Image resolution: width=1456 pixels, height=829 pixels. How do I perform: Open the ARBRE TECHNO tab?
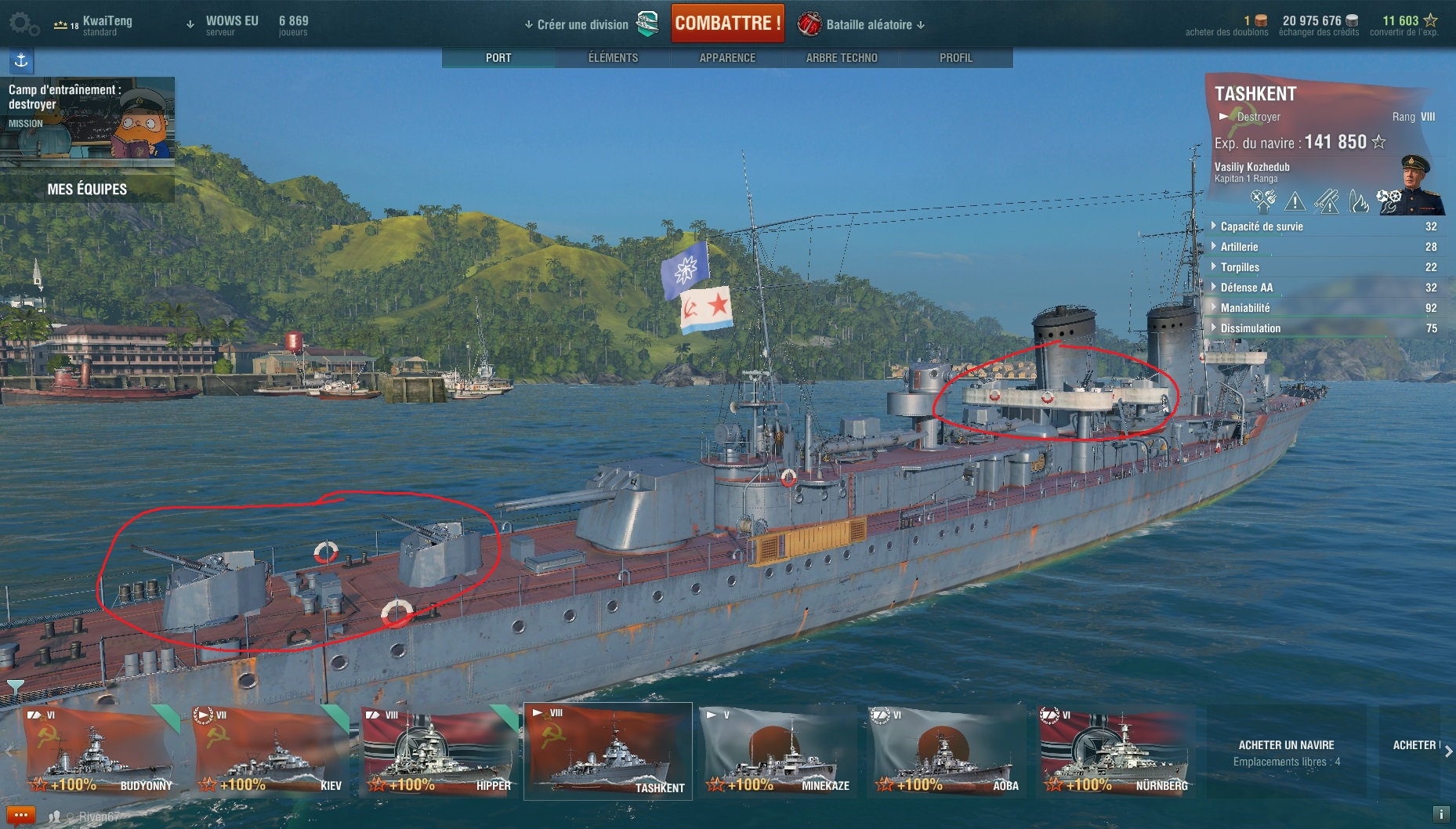click(x=842, y=58)
